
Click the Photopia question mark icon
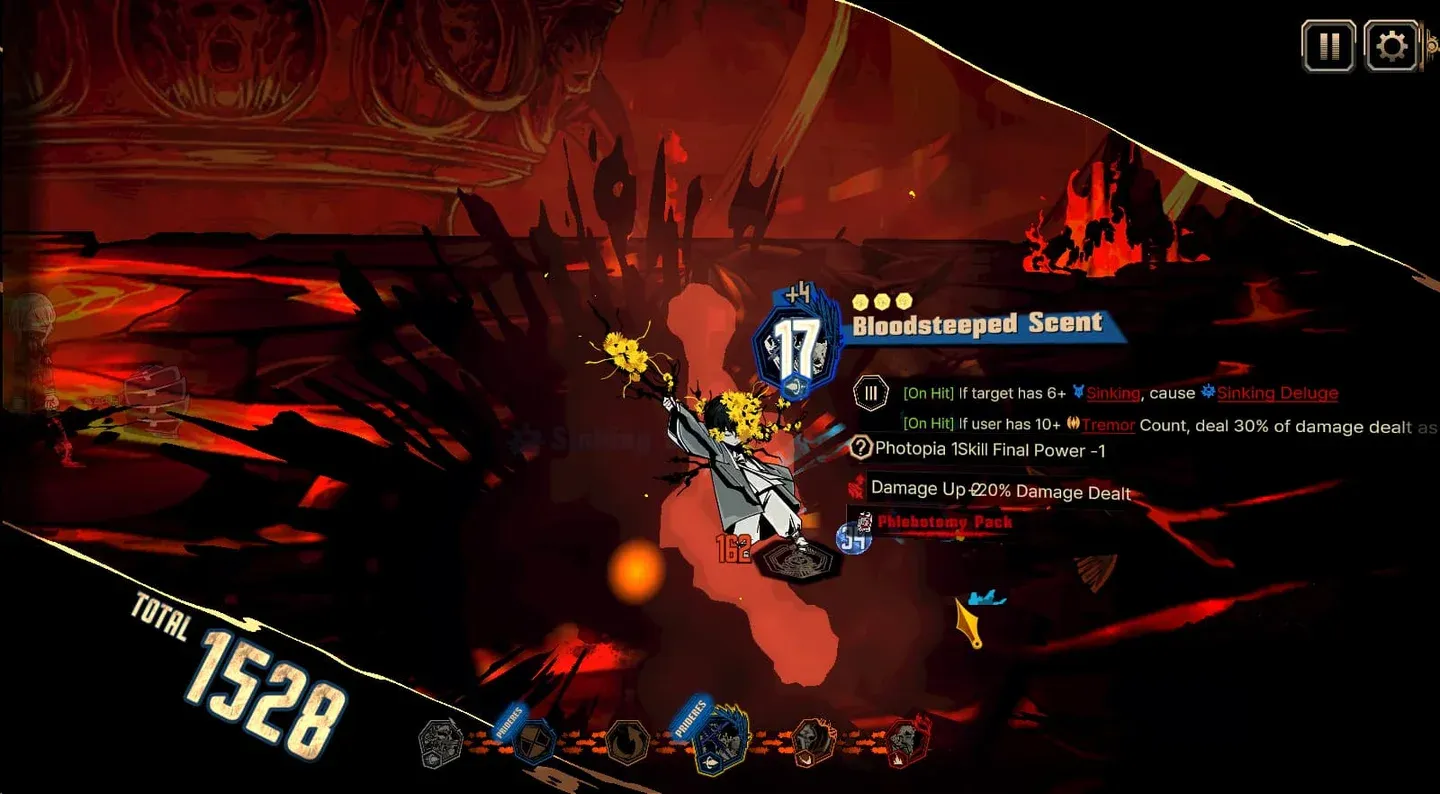[860, 449]
